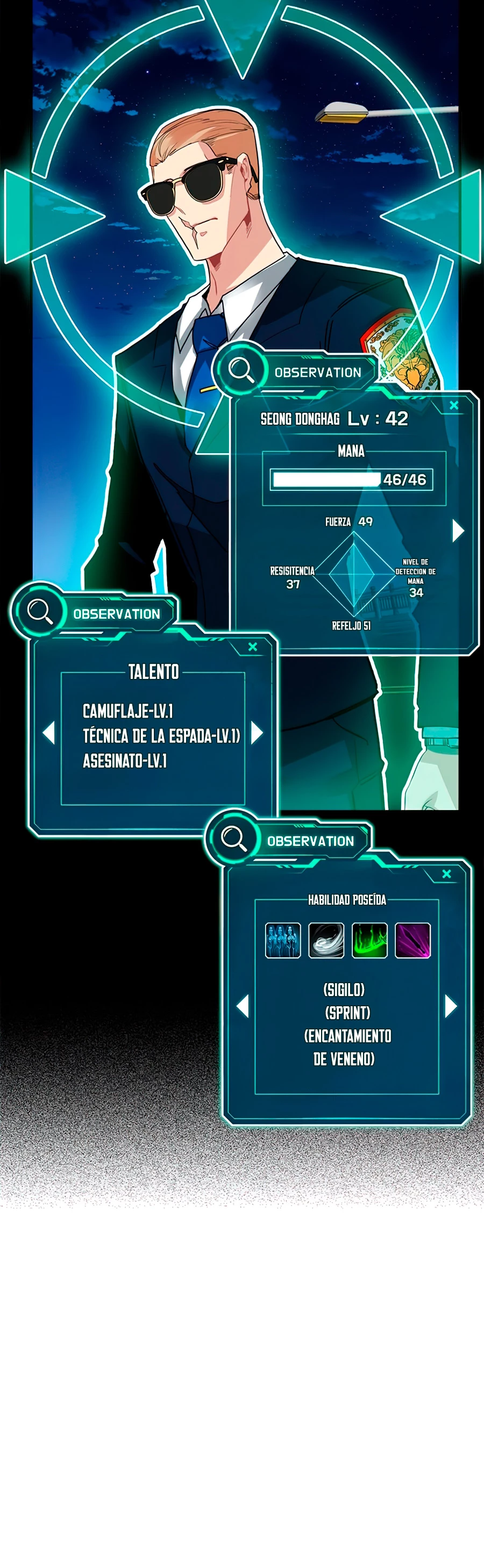Click the magnifier icon above Habilidad Poseída
The width and height of the screenshot is (484, 1568).
(234, 838)
